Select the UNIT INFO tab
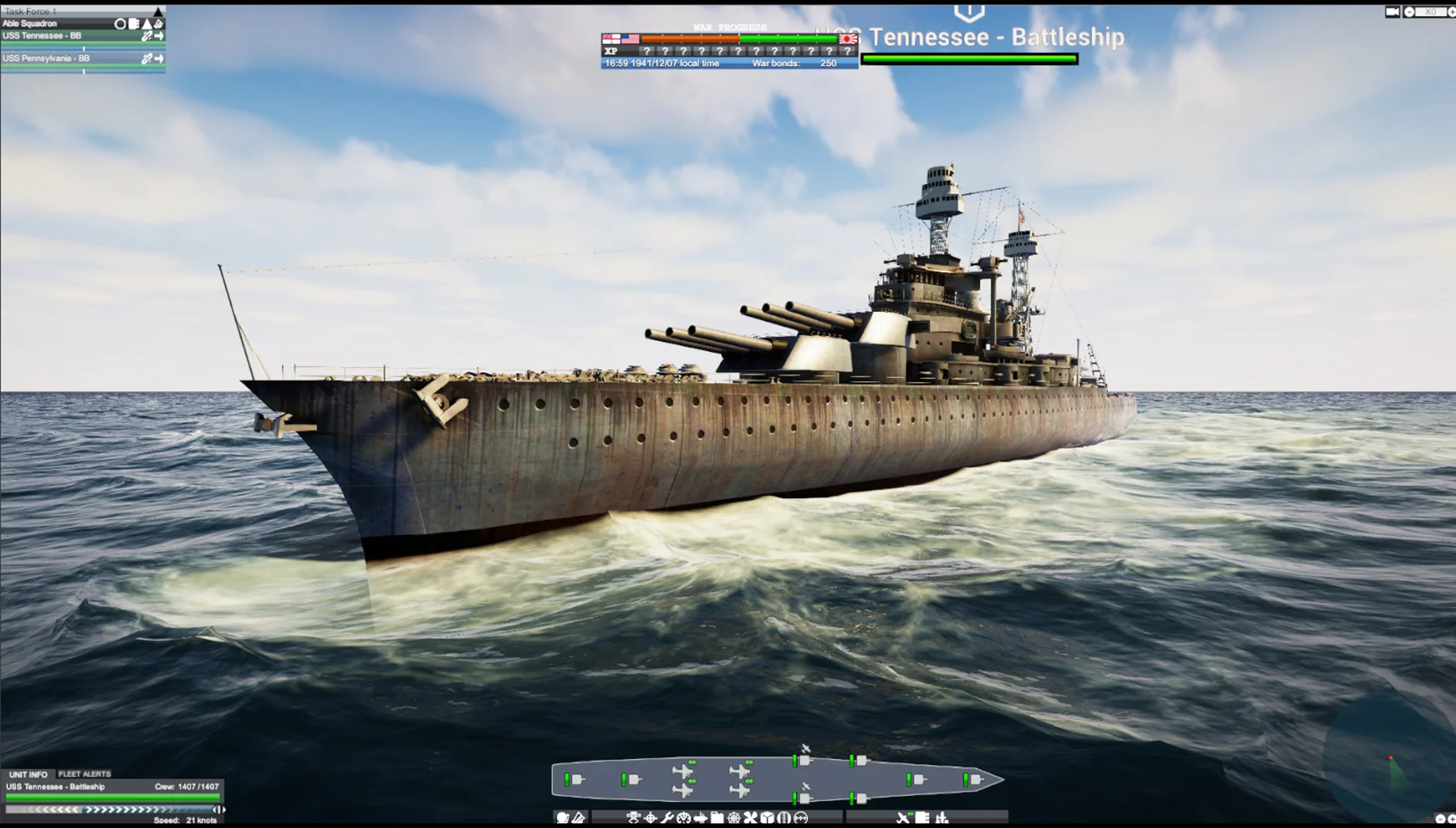This screenshot has height=828, width=1456. [27, 774]
